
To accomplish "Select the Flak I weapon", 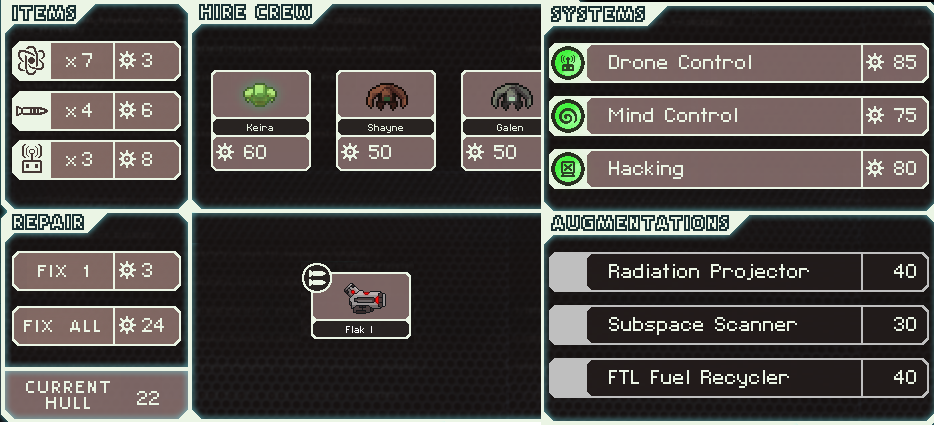I will (361, 304).
